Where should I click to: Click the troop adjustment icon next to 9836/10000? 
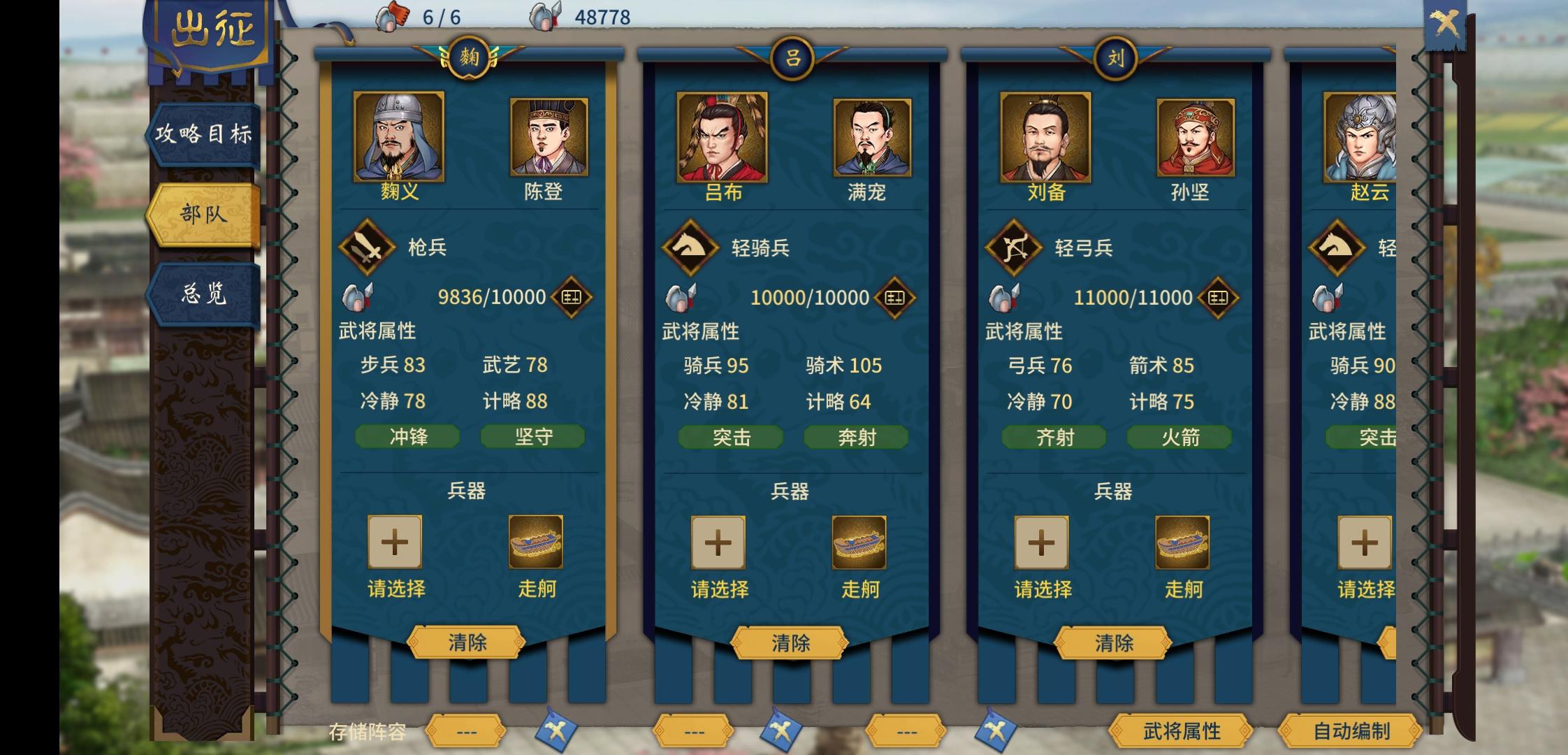(x=572, y=296)
